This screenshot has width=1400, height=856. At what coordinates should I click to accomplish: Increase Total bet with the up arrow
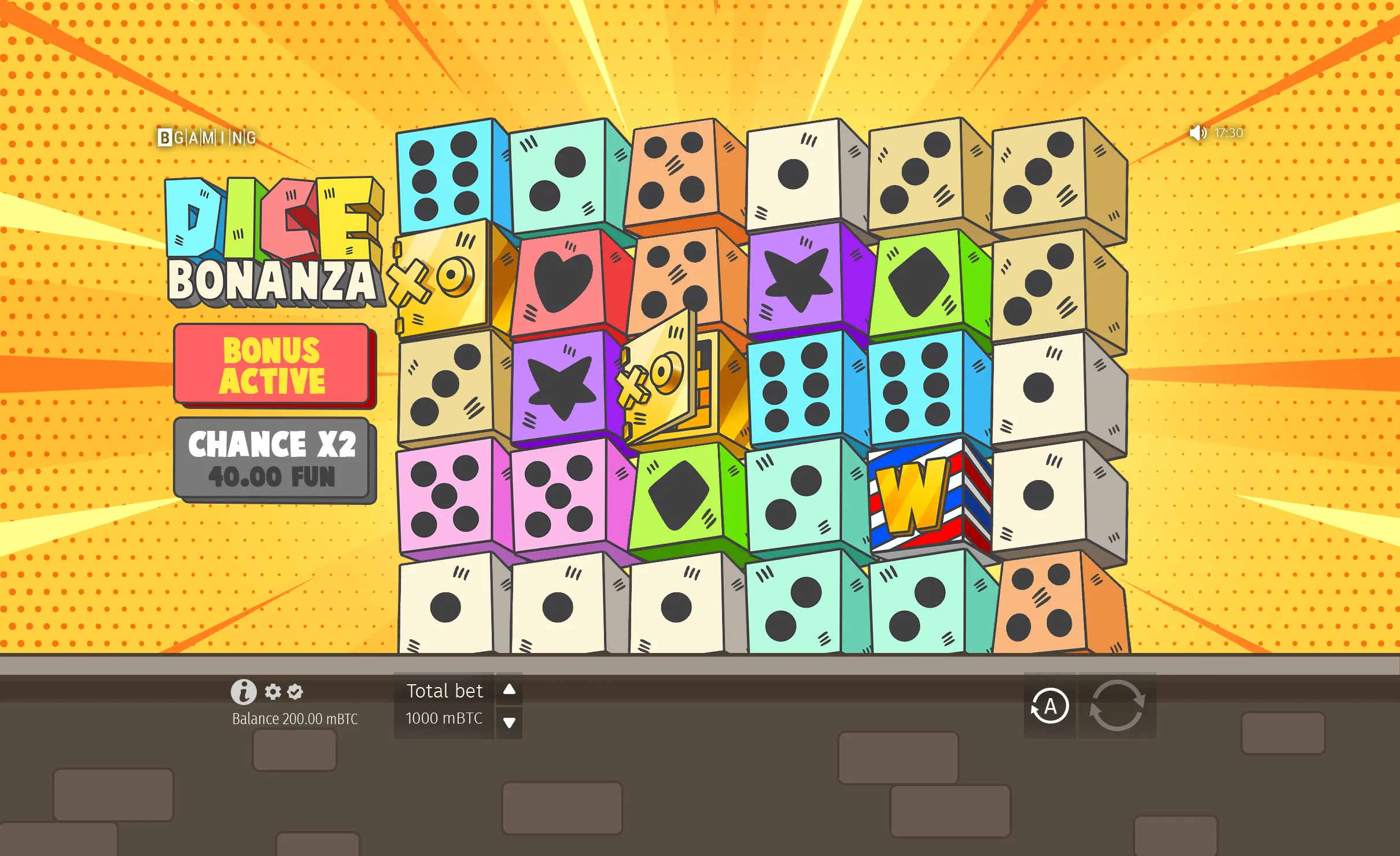pyautogui.click(x=509, y=689)
